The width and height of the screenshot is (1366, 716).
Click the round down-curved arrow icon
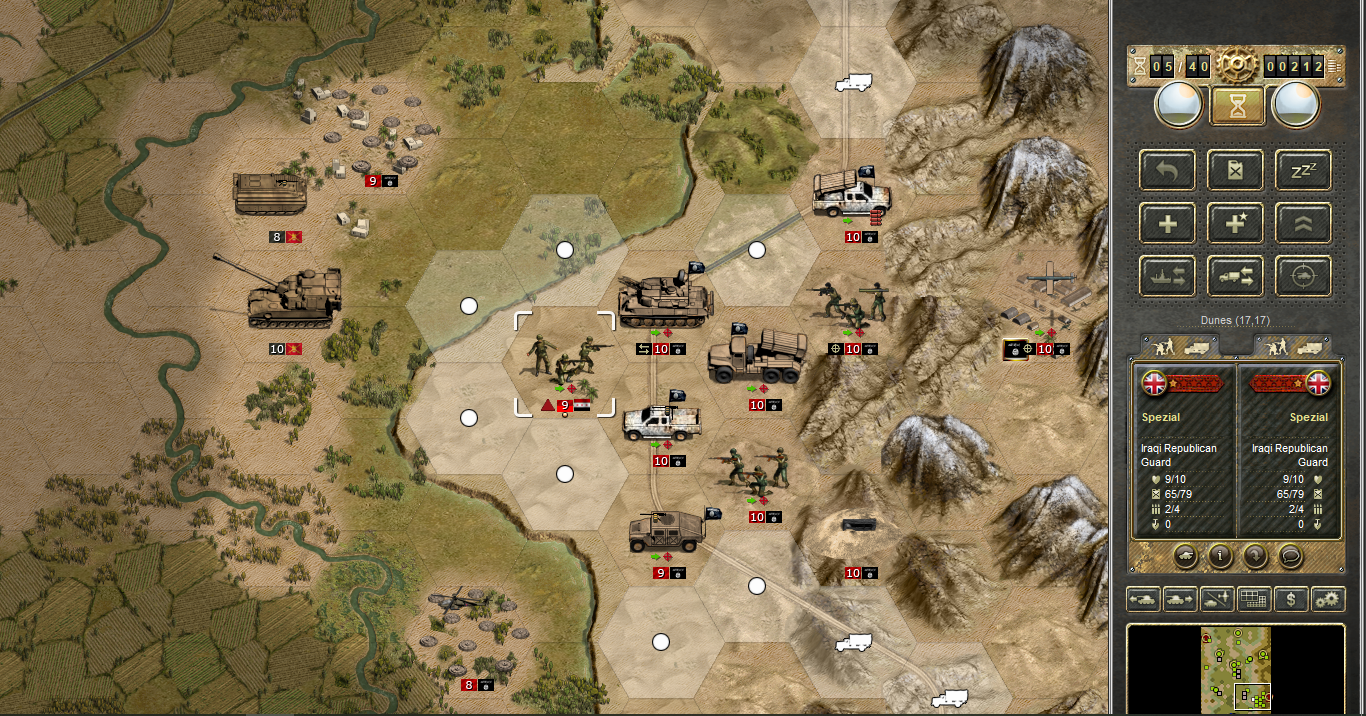1255,554
